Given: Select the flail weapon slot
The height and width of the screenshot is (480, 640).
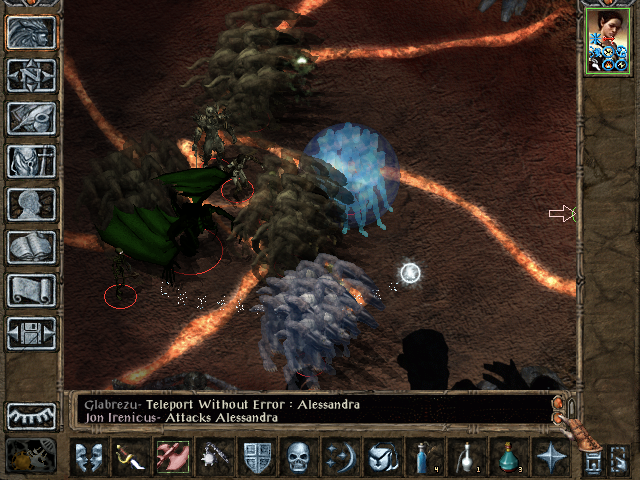Looking at the screenshot, I should pos(213,457).
